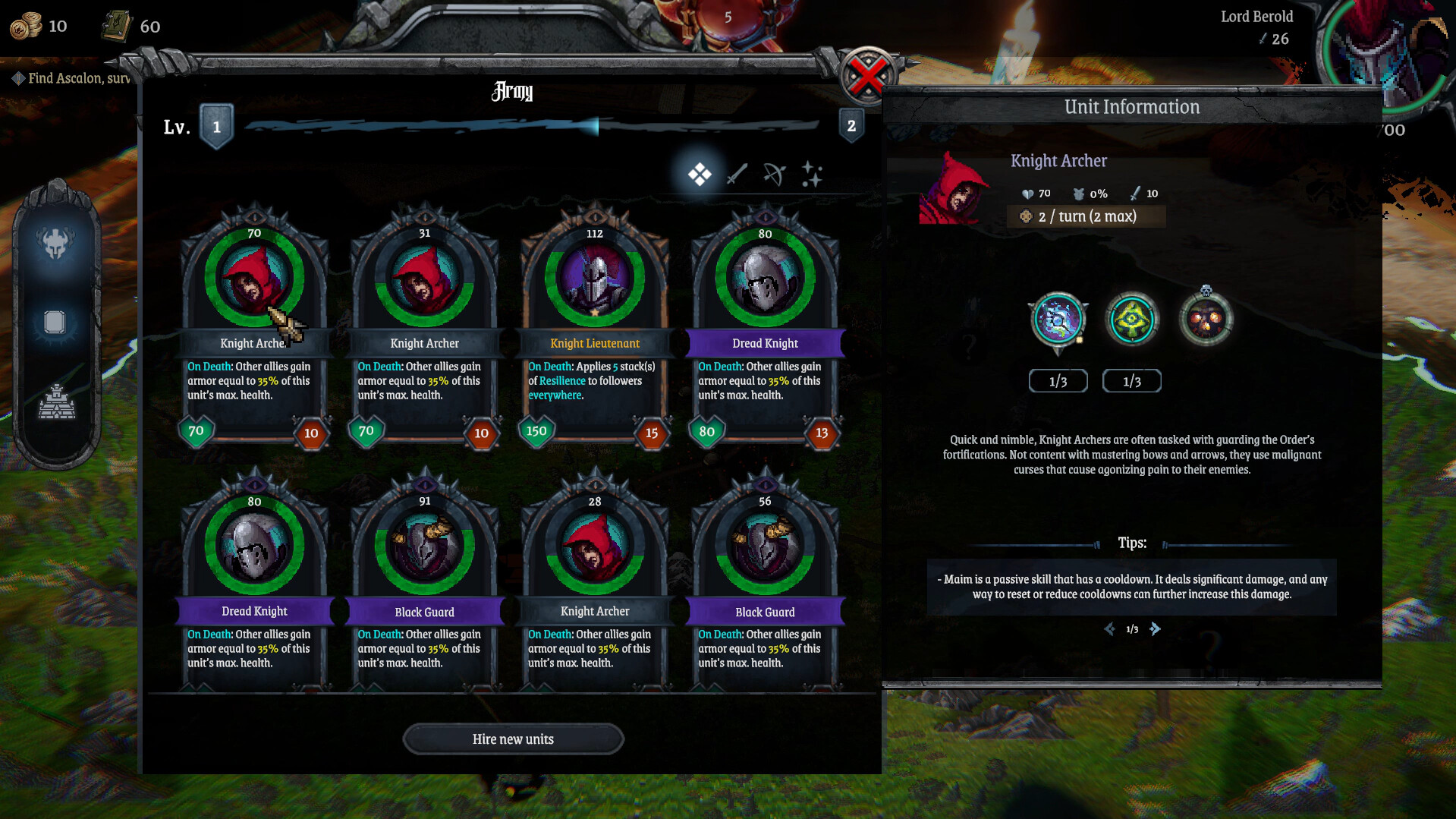Select the shield icon on the left sidebar
Viewport: 1456px width, 819px height.
tap(58, 320)
